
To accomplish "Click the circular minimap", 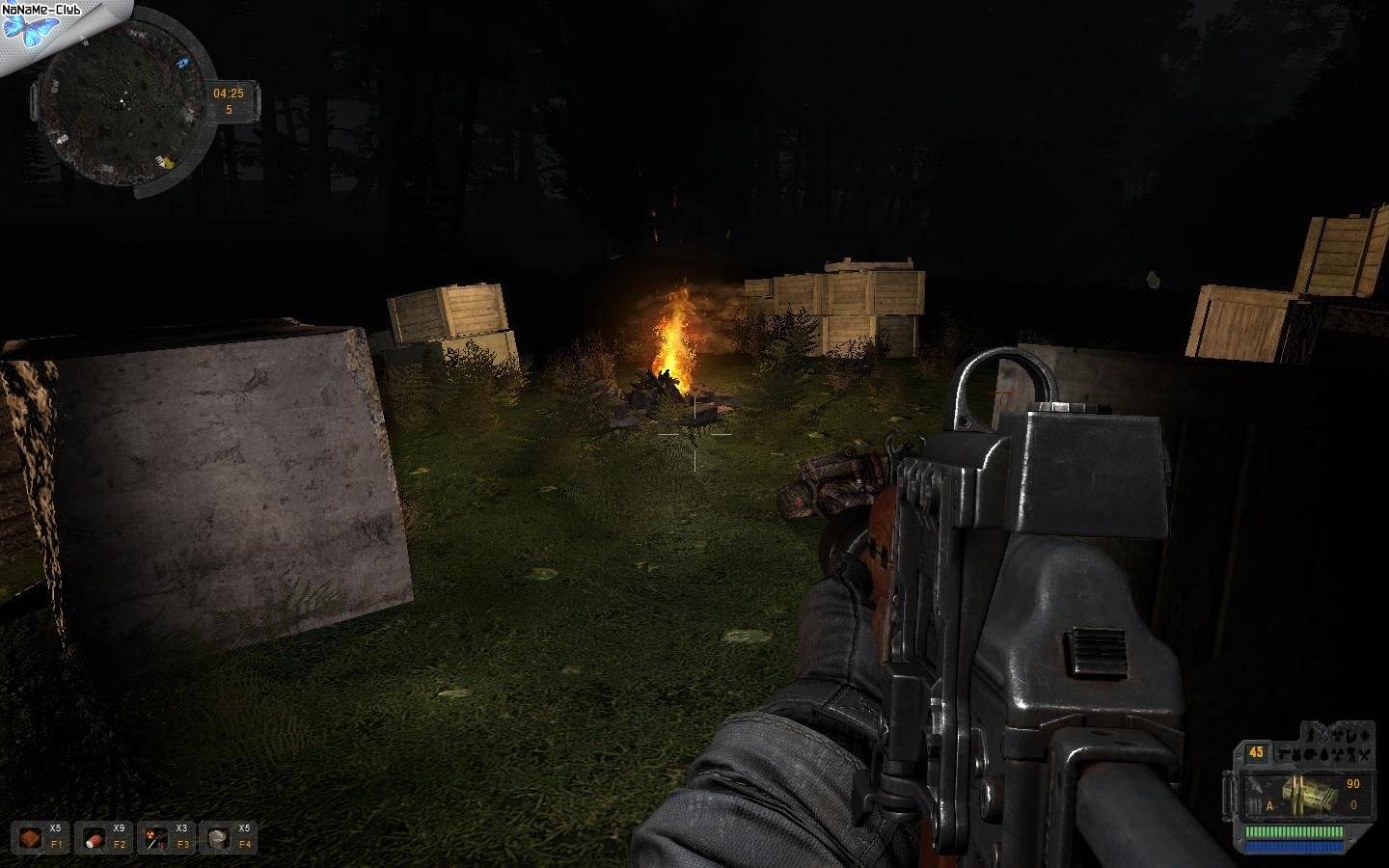I will tap(121, 99).
